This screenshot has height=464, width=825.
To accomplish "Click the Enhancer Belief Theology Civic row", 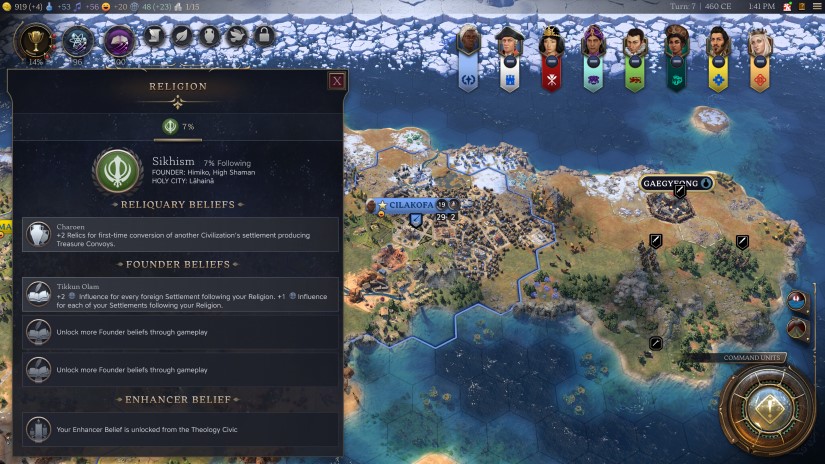I will tap(180, 429).
